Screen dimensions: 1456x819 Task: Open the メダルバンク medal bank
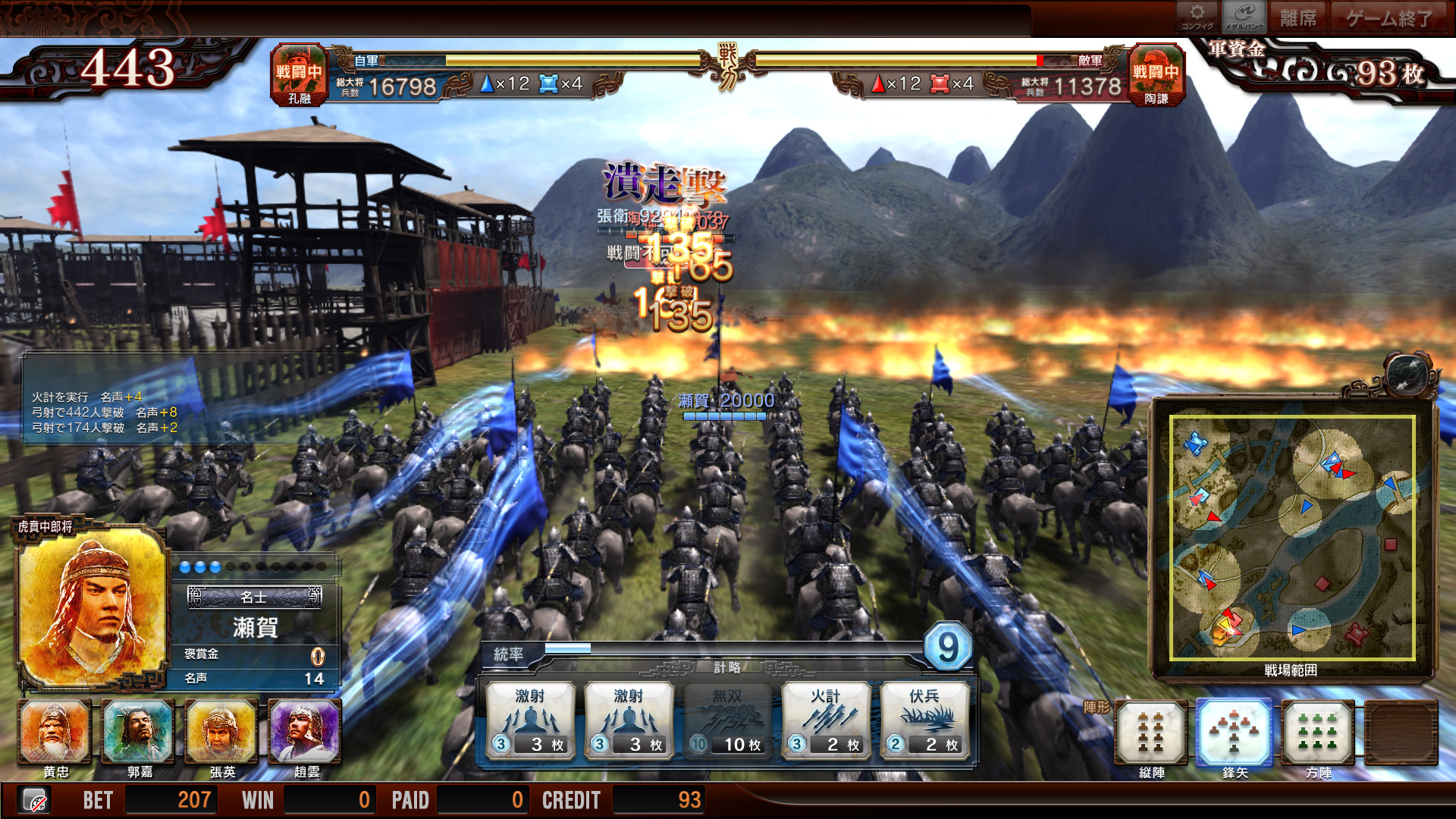[x=1244, y=16]
